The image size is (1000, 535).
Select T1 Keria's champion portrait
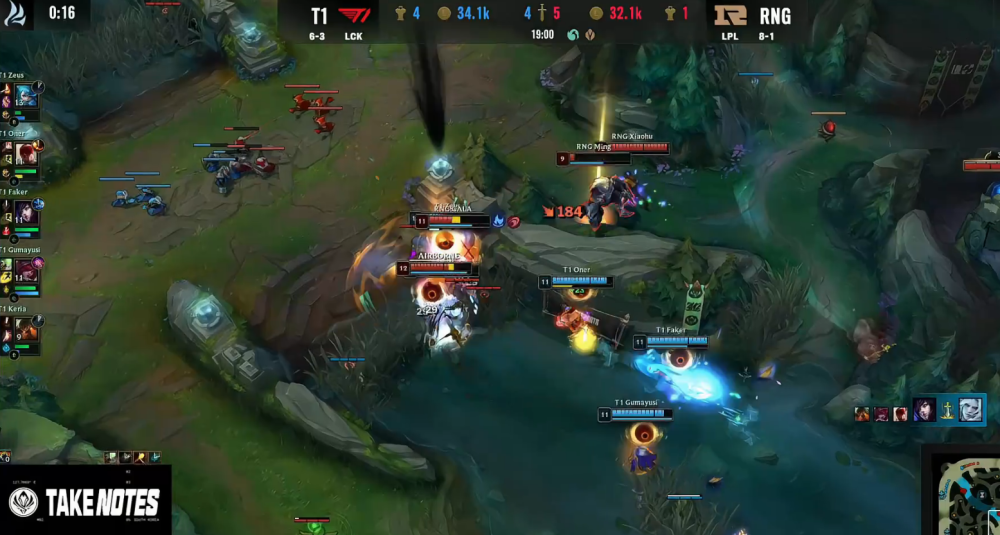click(25, 328)
